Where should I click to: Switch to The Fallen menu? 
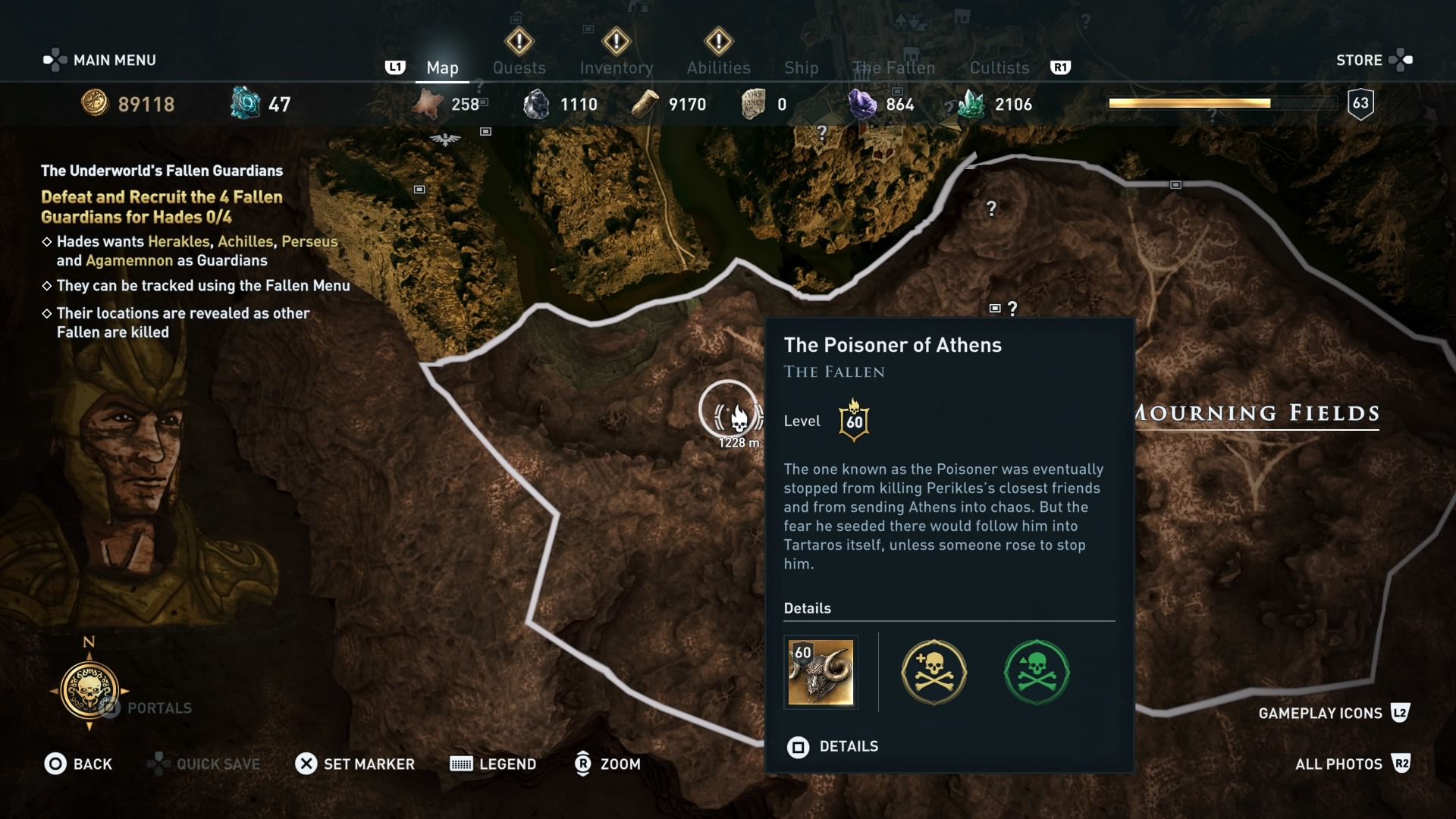(x=893, y=67)
